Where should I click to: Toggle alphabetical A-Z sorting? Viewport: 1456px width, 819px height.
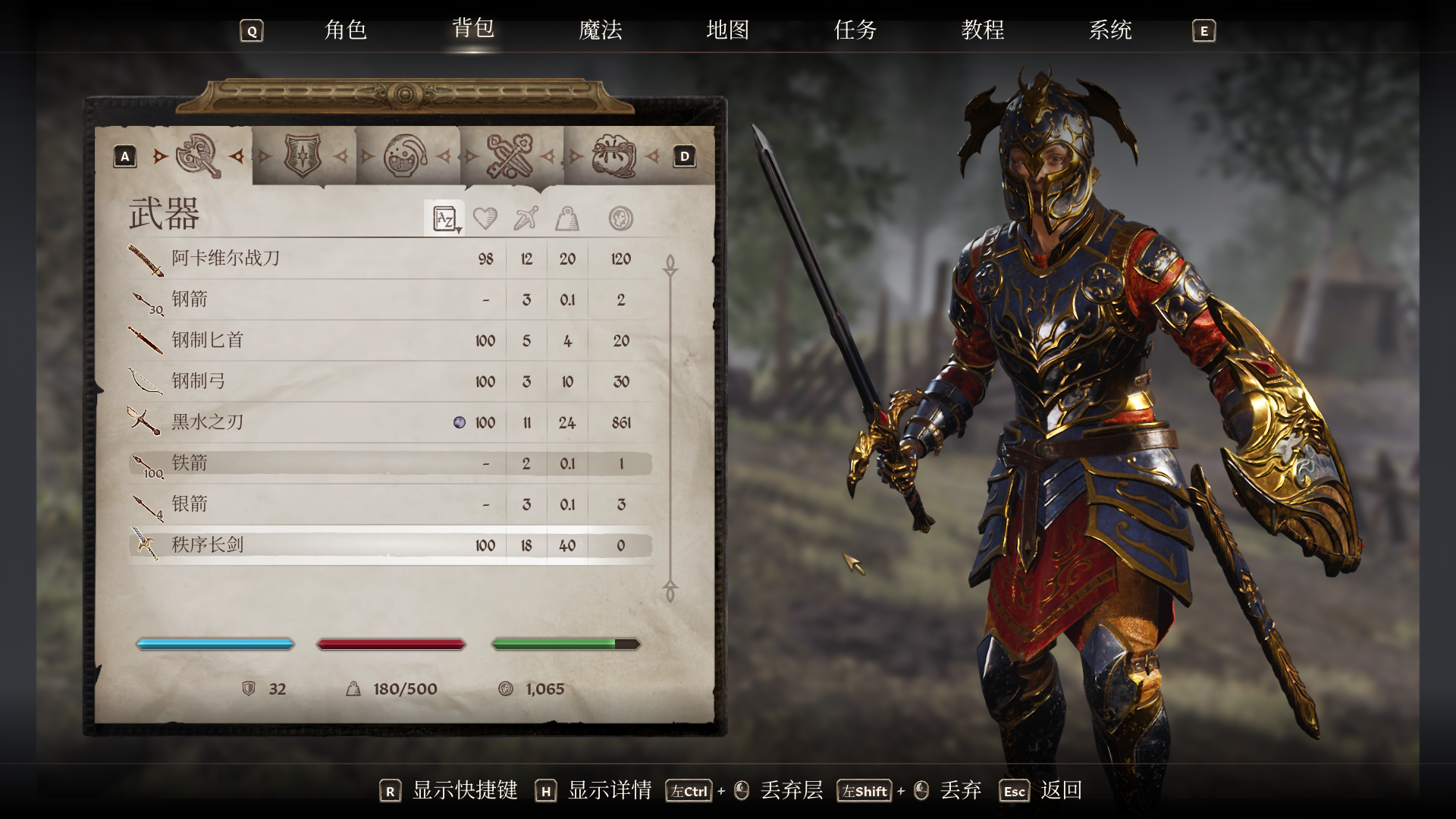pos(444,218)
